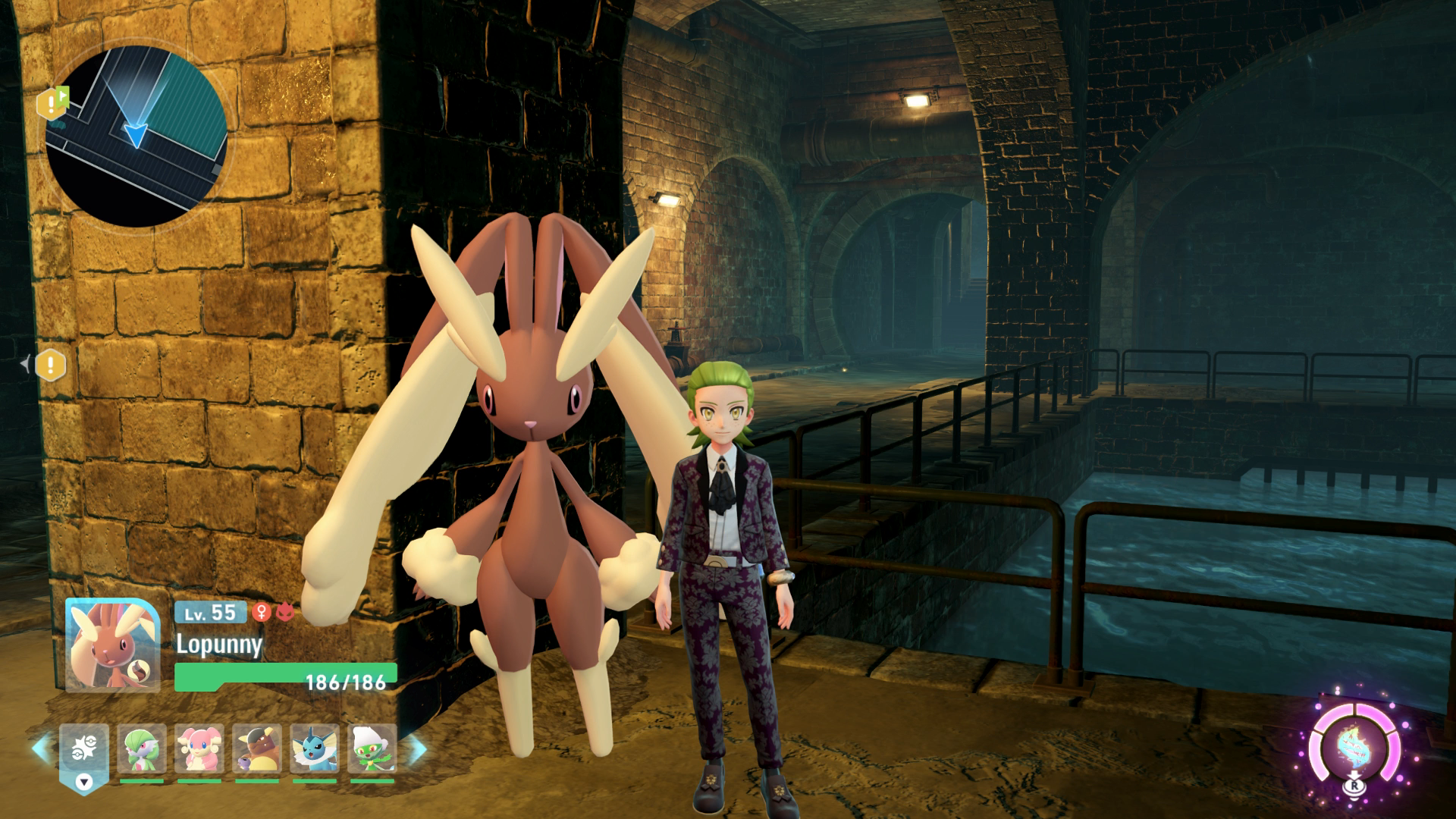Viewport: 1456px width, 819px height.
Task: Cycle party right with the arrow
Action: (x=418, y=748)
